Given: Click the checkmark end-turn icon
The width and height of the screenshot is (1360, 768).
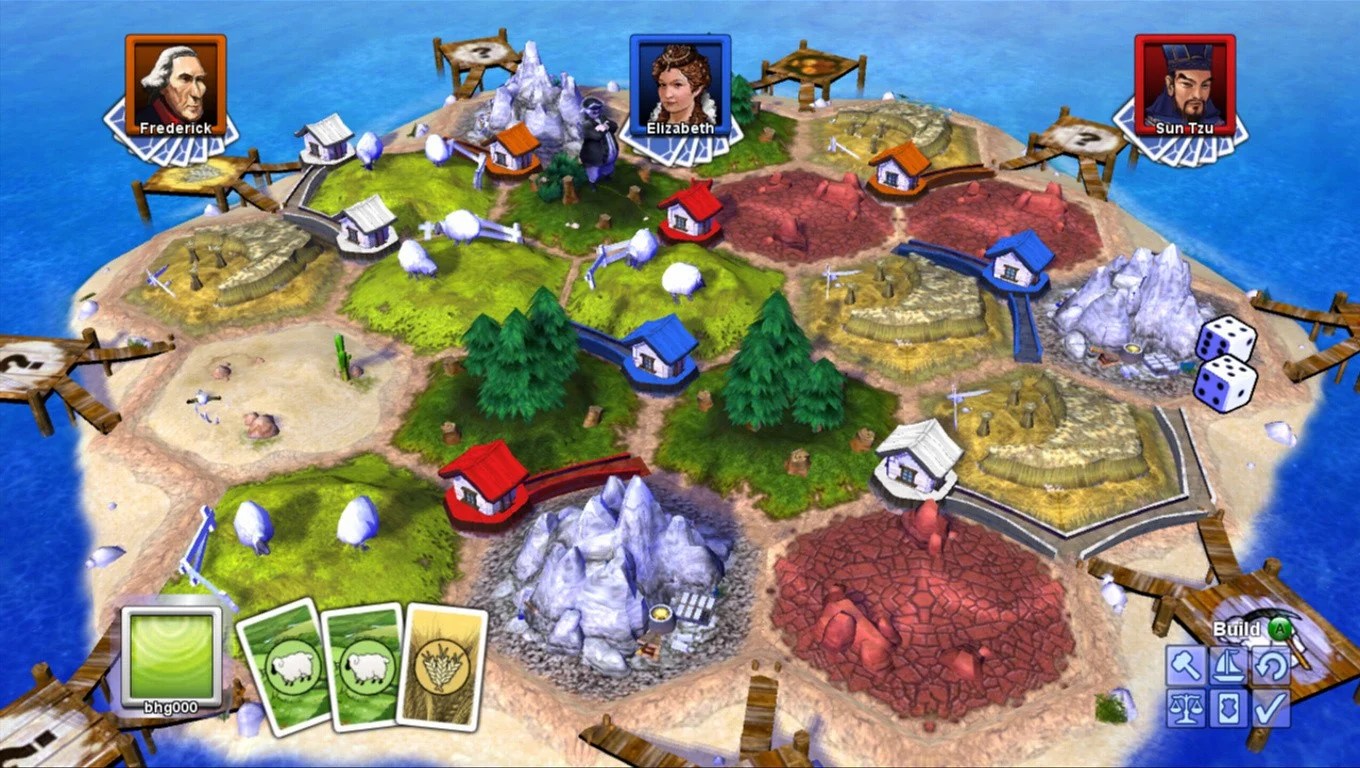Looking at the screenshot, I should coord(1271,707).
